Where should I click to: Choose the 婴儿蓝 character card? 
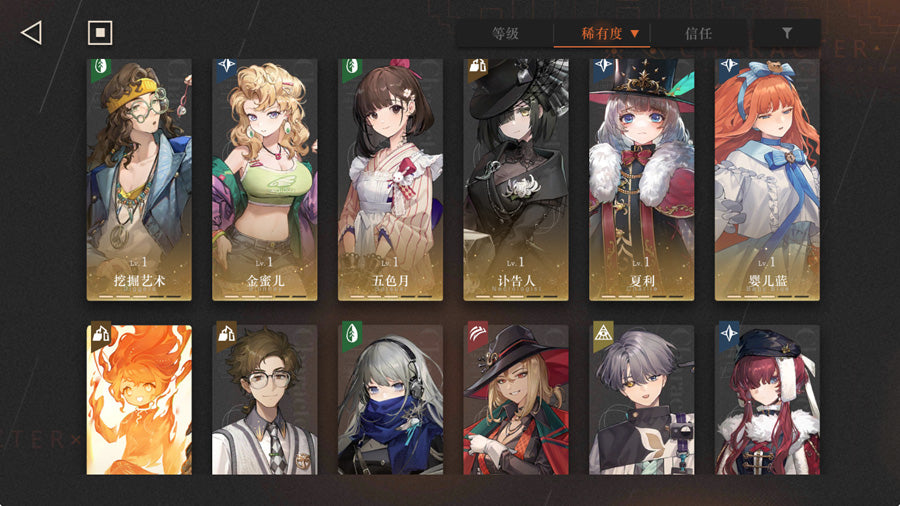767,180
